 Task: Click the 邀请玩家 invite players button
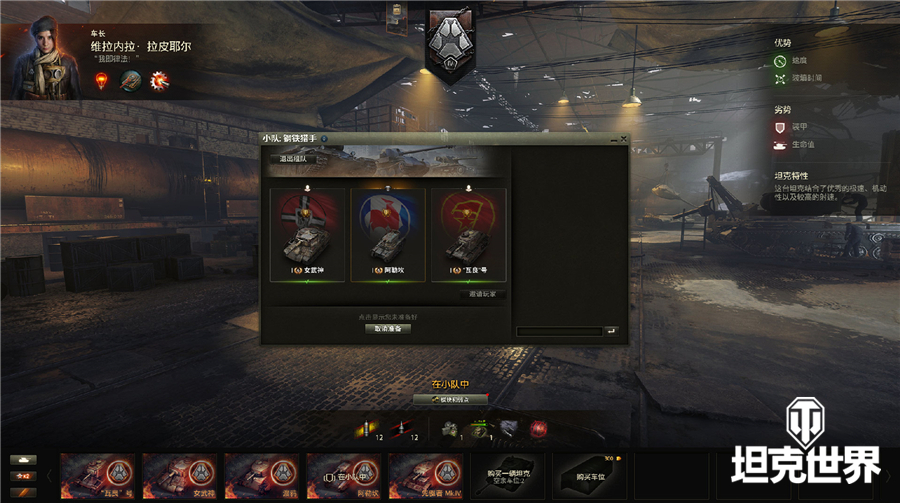tap(483, 294)
